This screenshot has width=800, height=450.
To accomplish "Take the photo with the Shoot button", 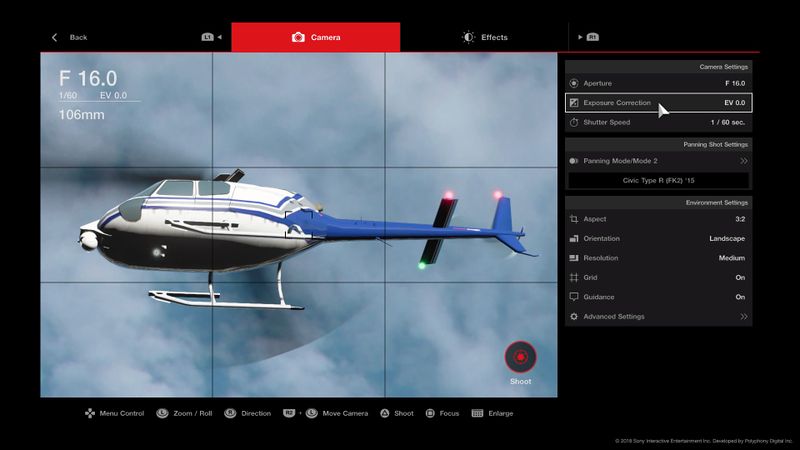I will (x=520, y=357).
